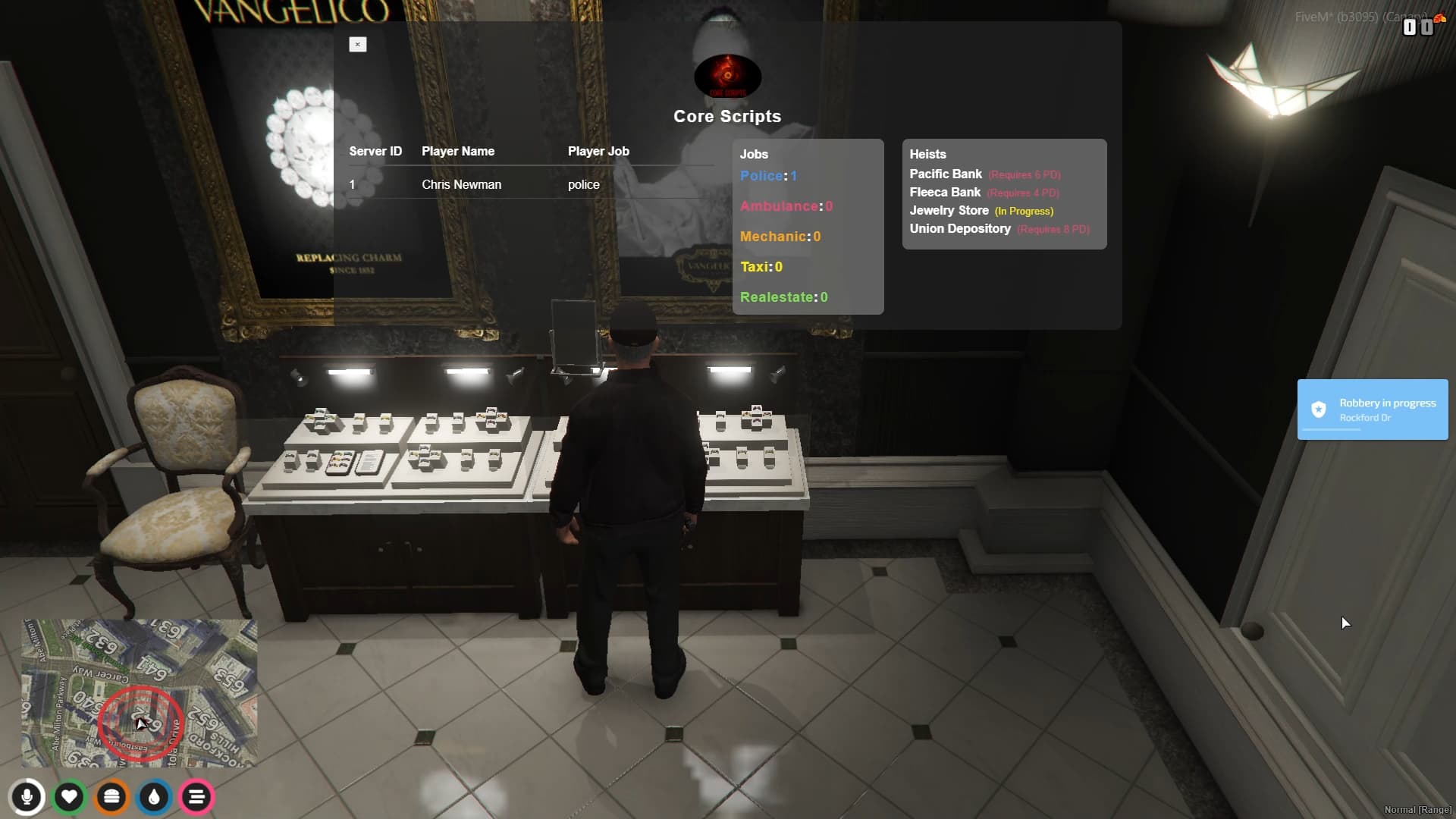Select the Jobs section header
The height and width of the screenshot is (819, 1456).
(x=755, y=154)
